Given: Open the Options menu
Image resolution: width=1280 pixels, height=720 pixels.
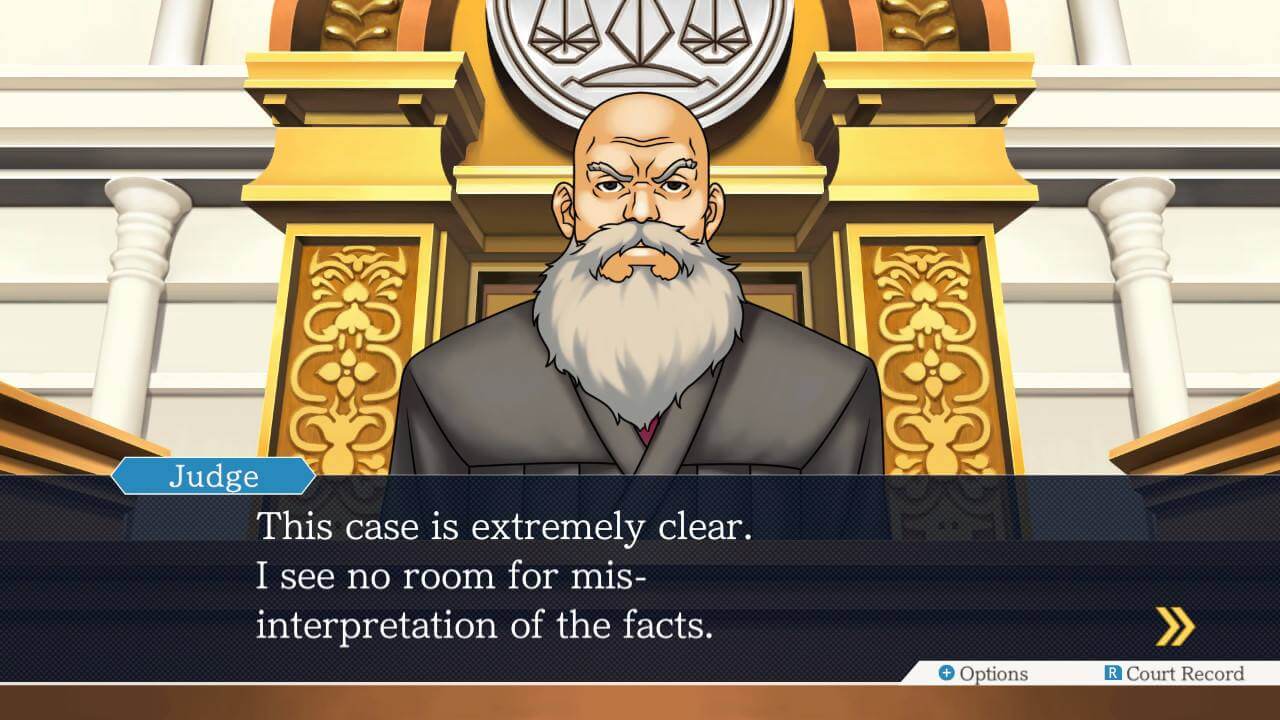Looking at the screenshot, I should click(x=983, y=674).
